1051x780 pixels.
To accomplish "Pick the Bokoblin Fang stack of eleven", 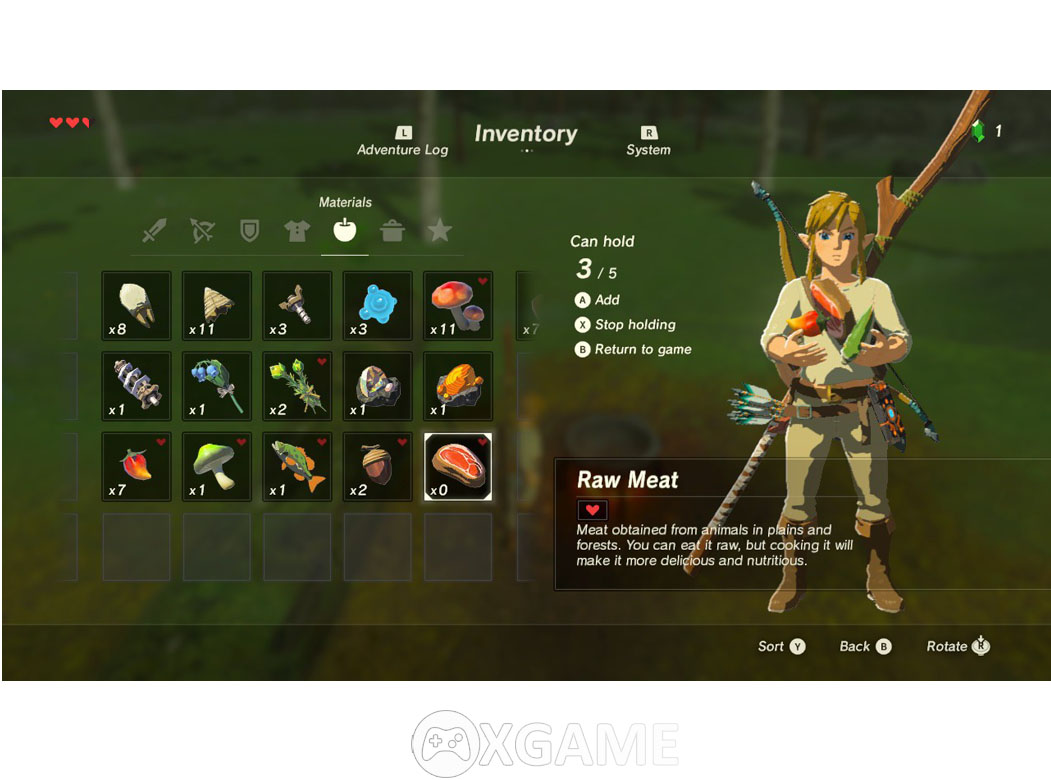I will [217, 305].
